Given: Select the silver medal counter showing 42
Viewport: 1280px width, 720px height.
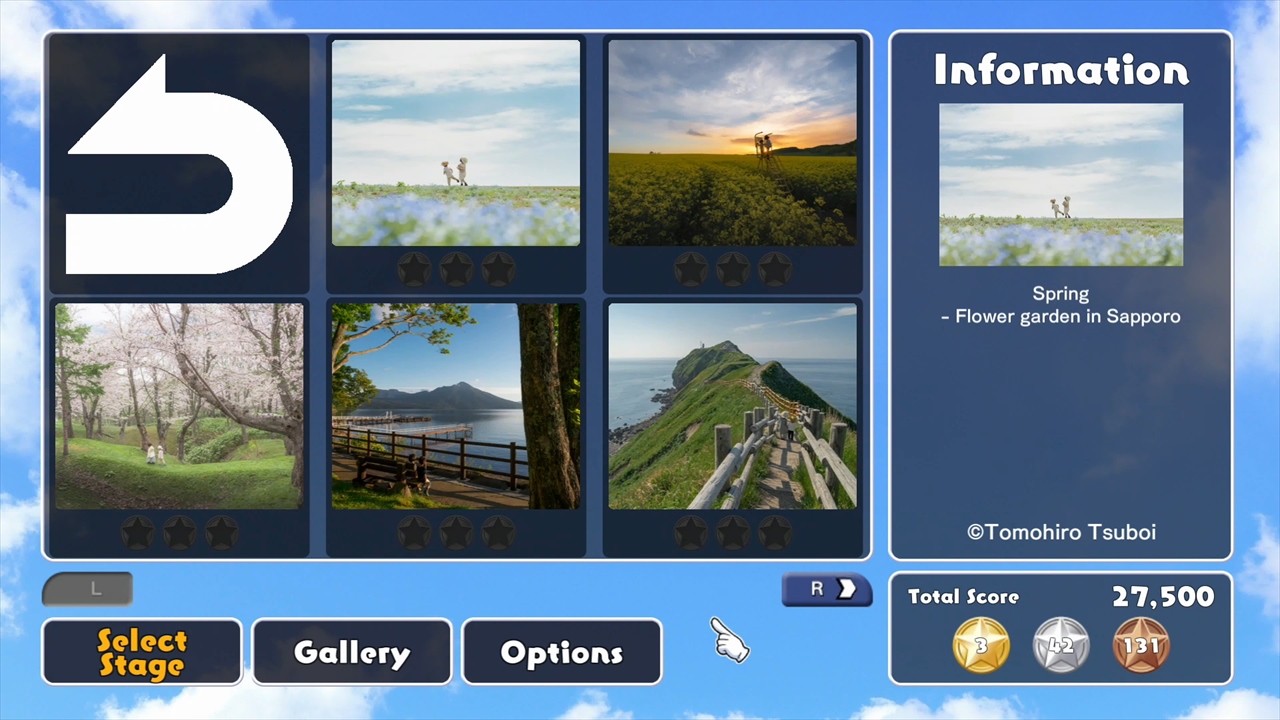Looking at the screenshot, I should coord(1061,645).
